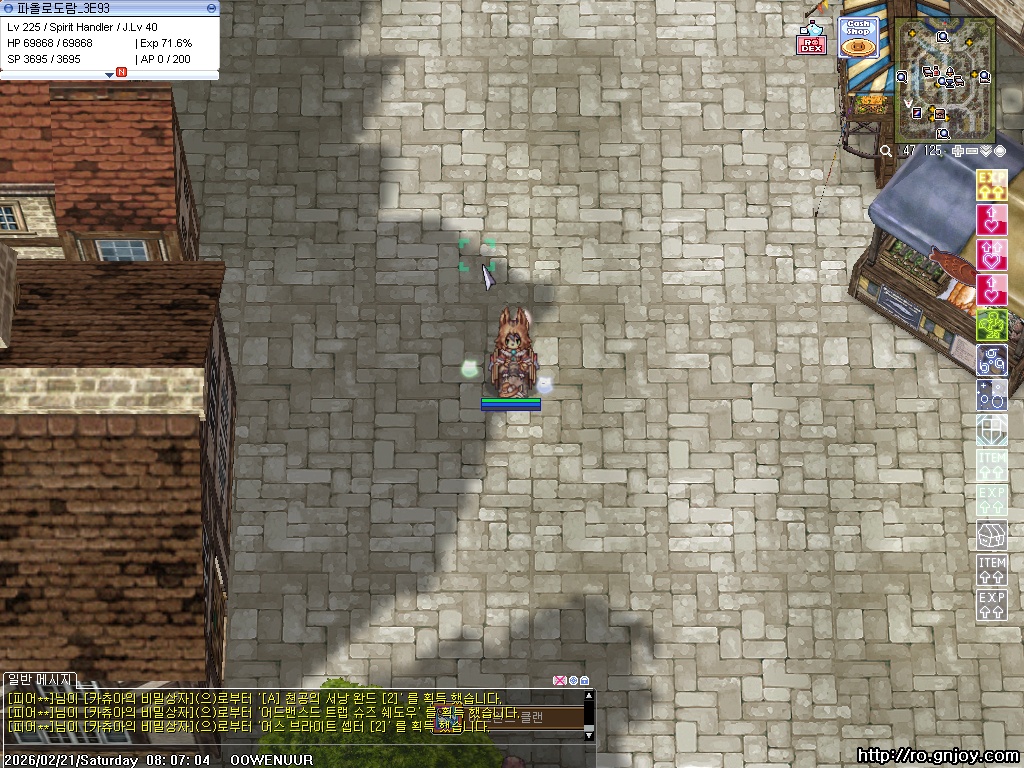Image resolution: width=1024 pixels, height=768 pixels.
Task: Click the chat scrollbar's down arrow
Action: pyautogui.click(x=589, y=735)
